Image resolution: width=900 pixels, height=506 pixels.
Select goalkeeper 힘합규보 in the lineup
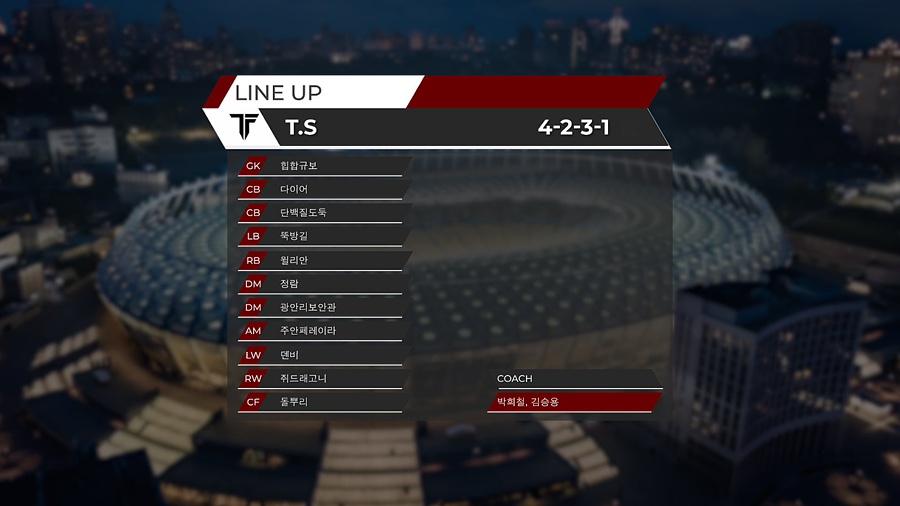tap(300, 165)
